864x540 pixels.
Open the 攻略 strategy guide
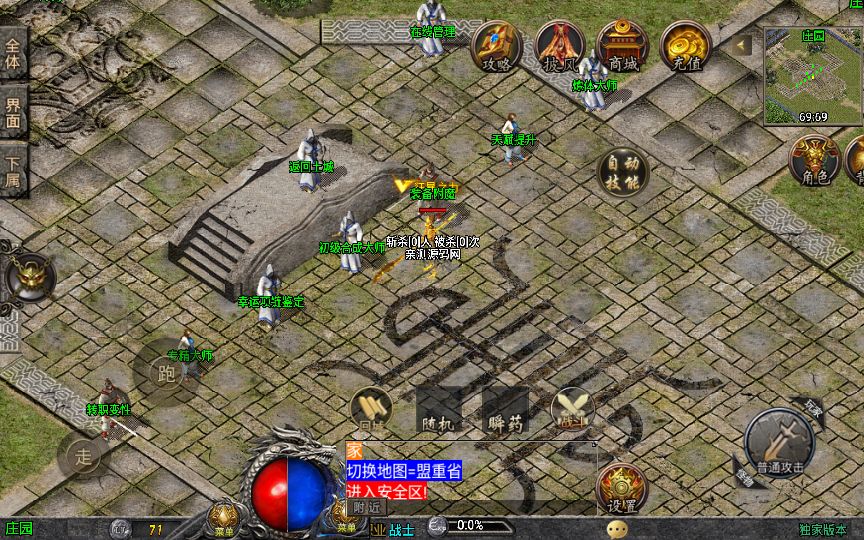497,46
